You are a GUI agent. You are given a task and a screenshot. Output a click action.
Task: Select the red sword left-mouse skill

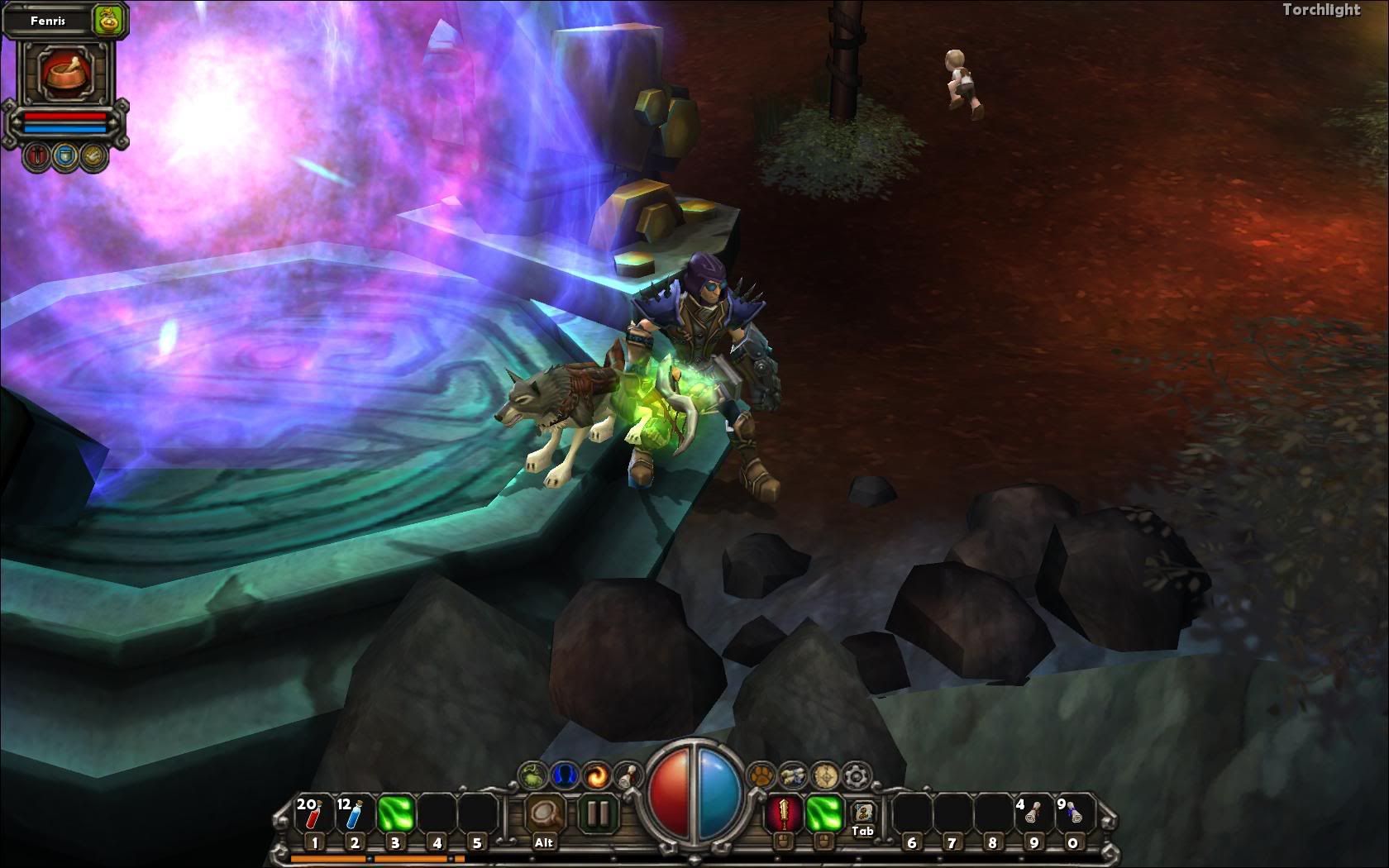(x=781, y=814)
